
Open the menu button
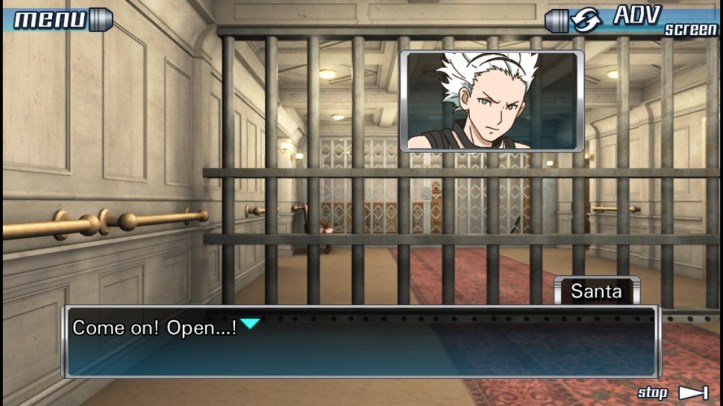(x=55, y=18)
